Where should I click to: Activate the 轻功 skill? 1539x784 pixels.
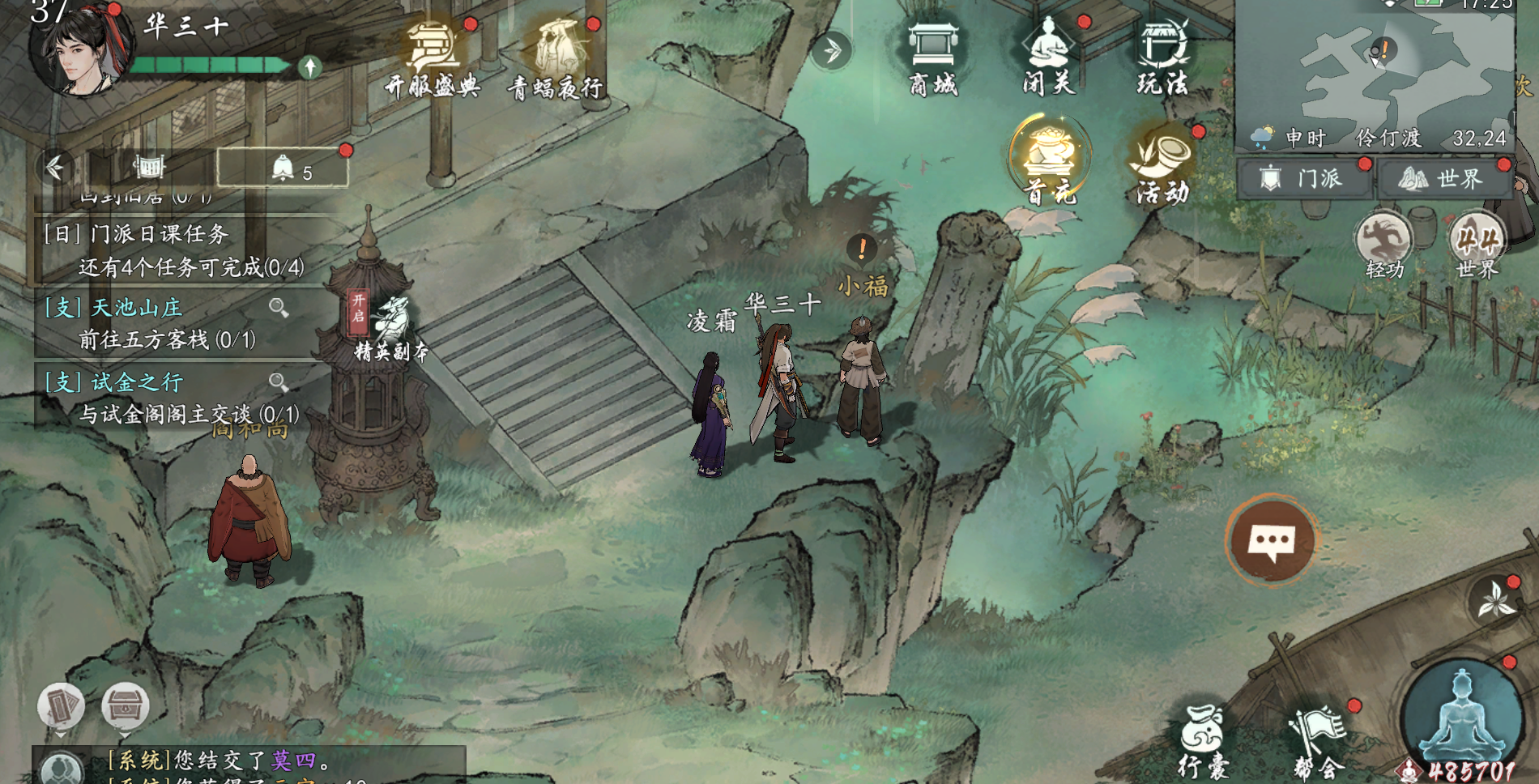point(1383,243)
